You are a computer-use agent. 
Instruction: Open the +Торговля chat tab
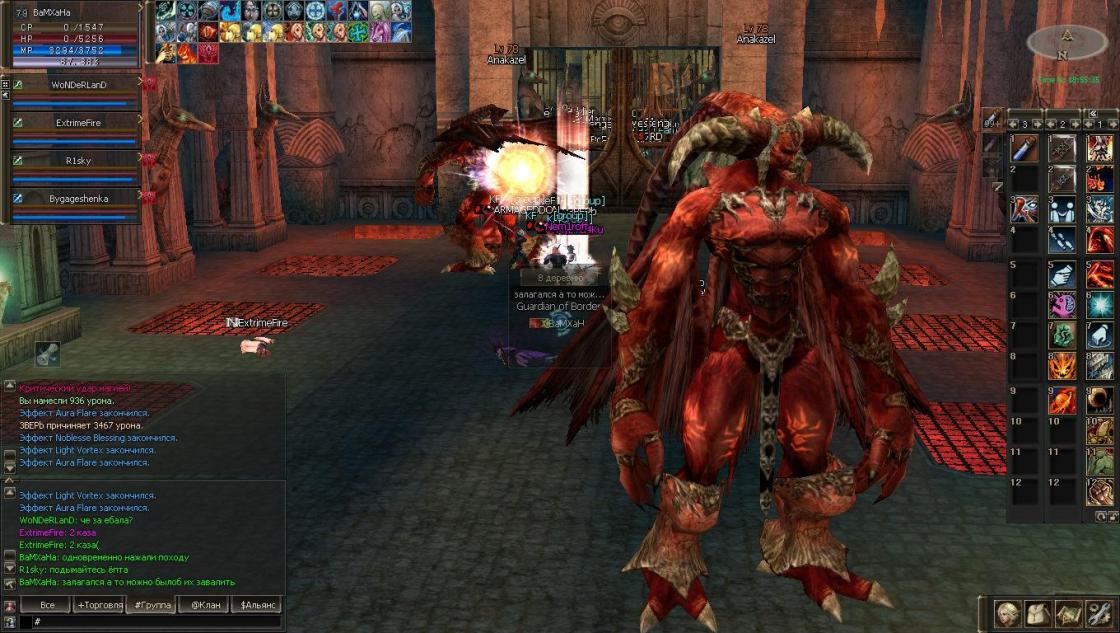(100, 605)
